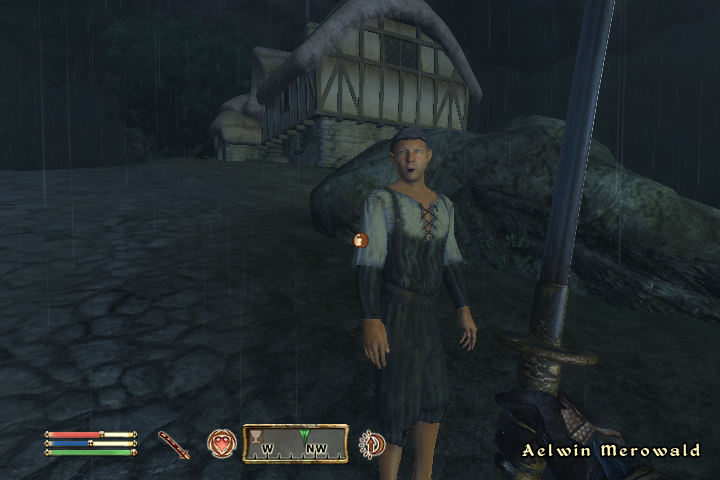Screen dimensions: 720x480
Task: Click the goblet tavern marker on compass
Action: click(256, 436)
